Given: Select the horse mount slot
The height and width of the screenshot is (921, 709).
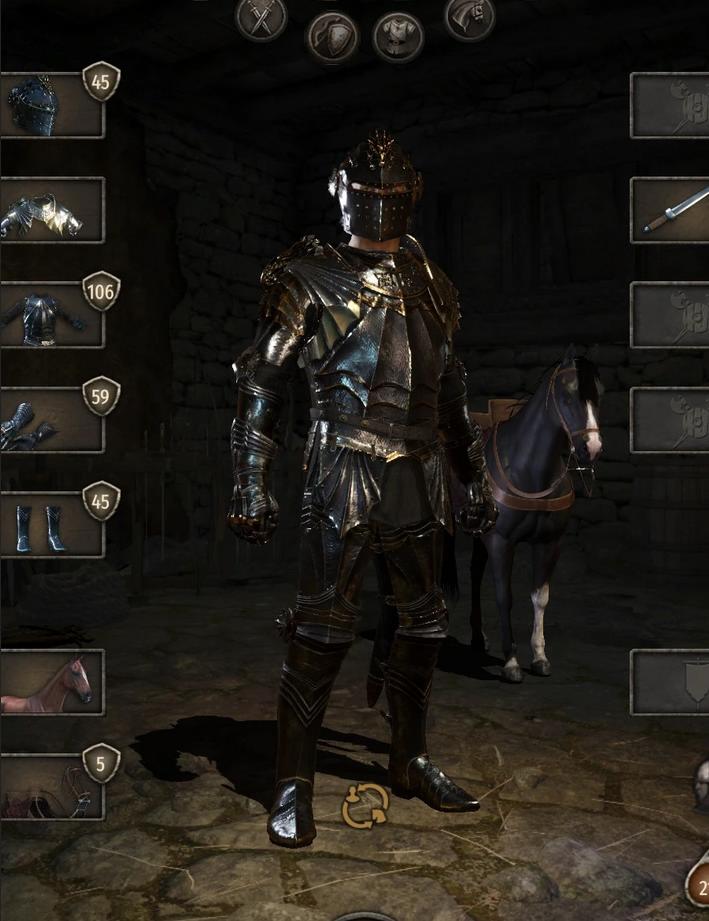Looking at the screenshot, I should [50, 683].
